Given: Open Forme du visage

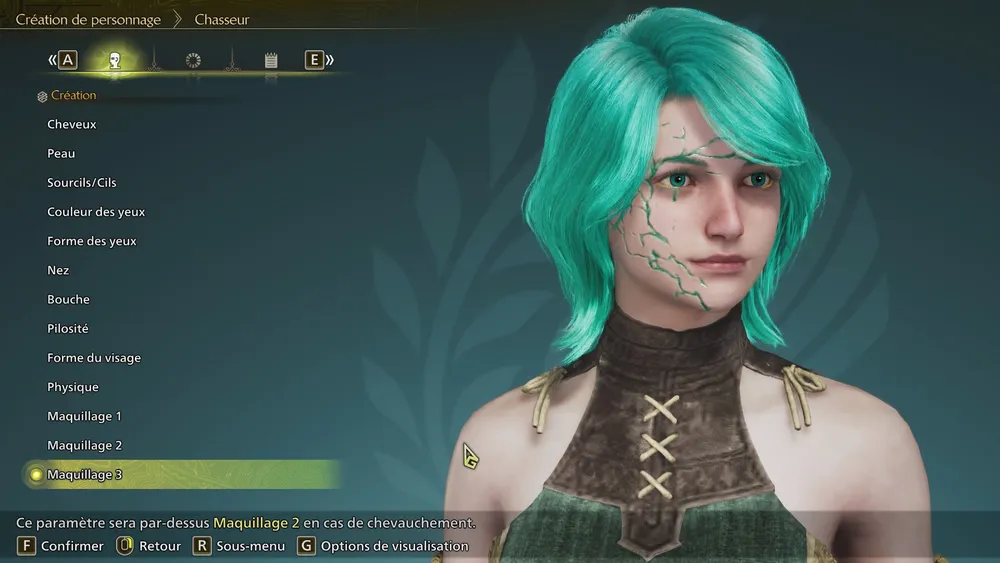Looking at the screenshot, I should click(94, 358).
